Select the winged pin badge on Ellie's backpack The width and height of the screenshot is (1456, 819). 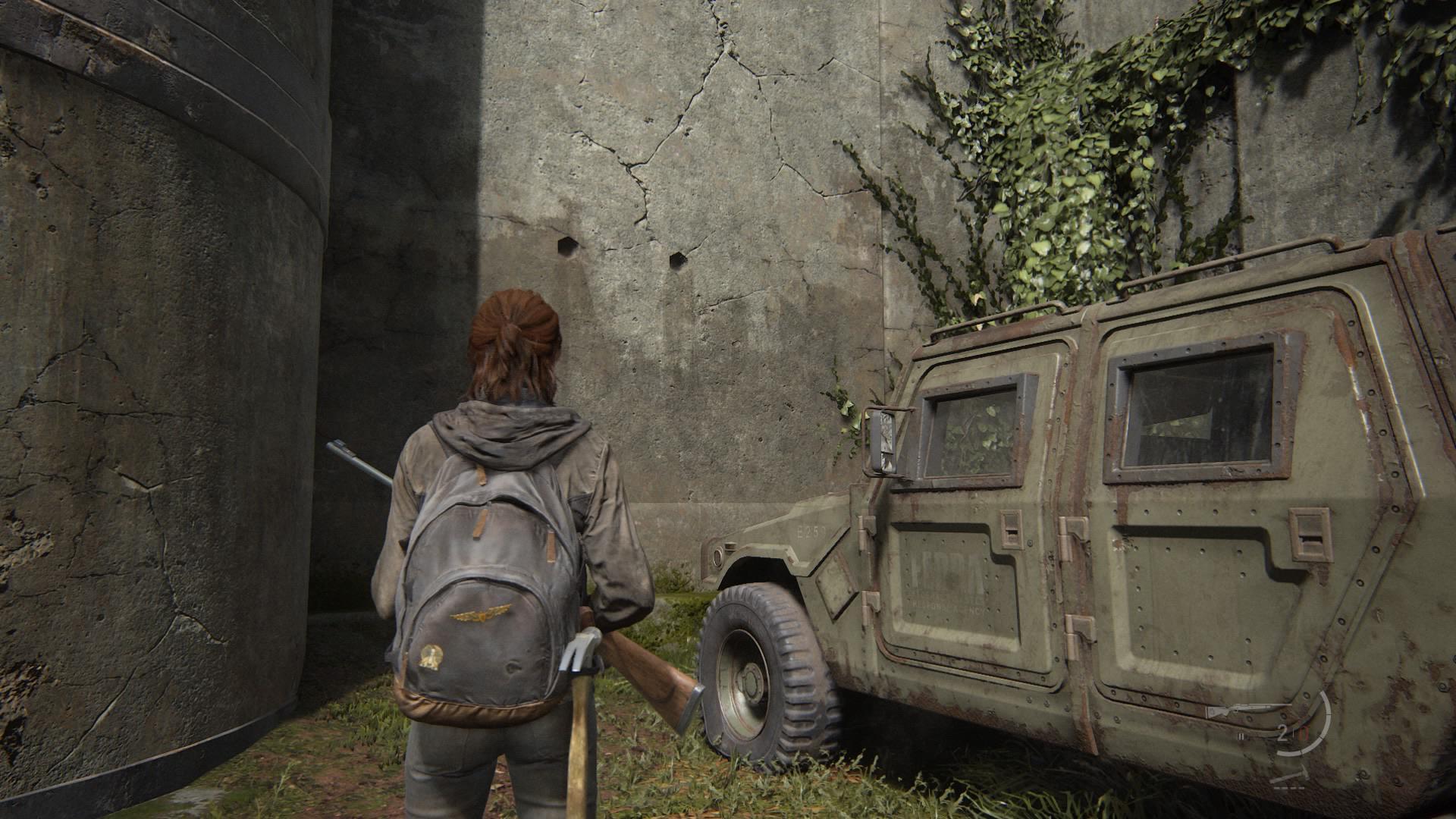click(x=482, y=613)
